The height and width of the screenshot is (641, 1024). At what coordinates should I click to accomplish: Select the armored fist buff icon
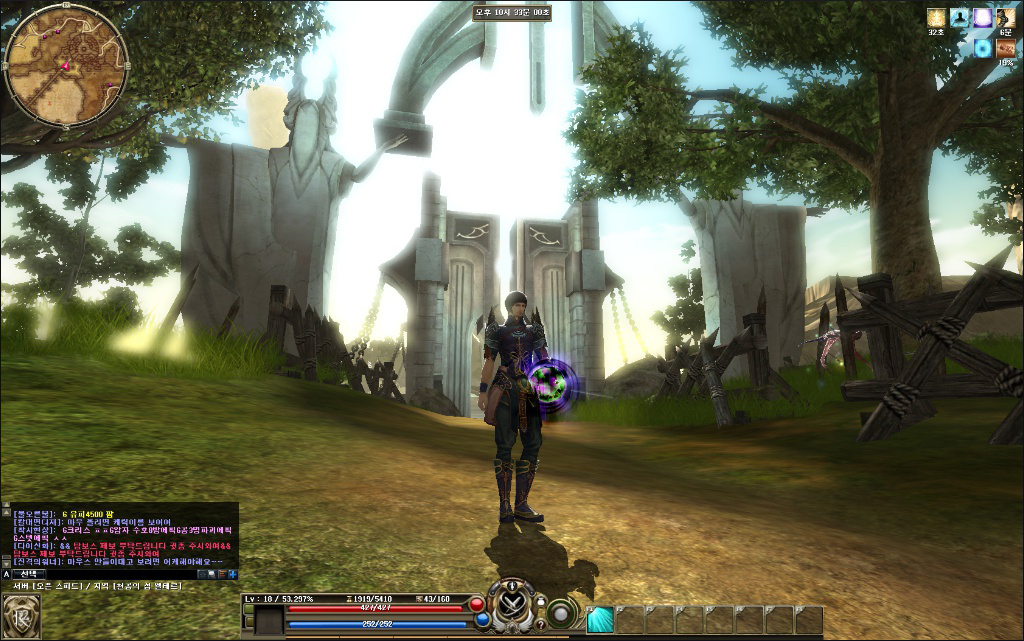tap(1006, 17)
